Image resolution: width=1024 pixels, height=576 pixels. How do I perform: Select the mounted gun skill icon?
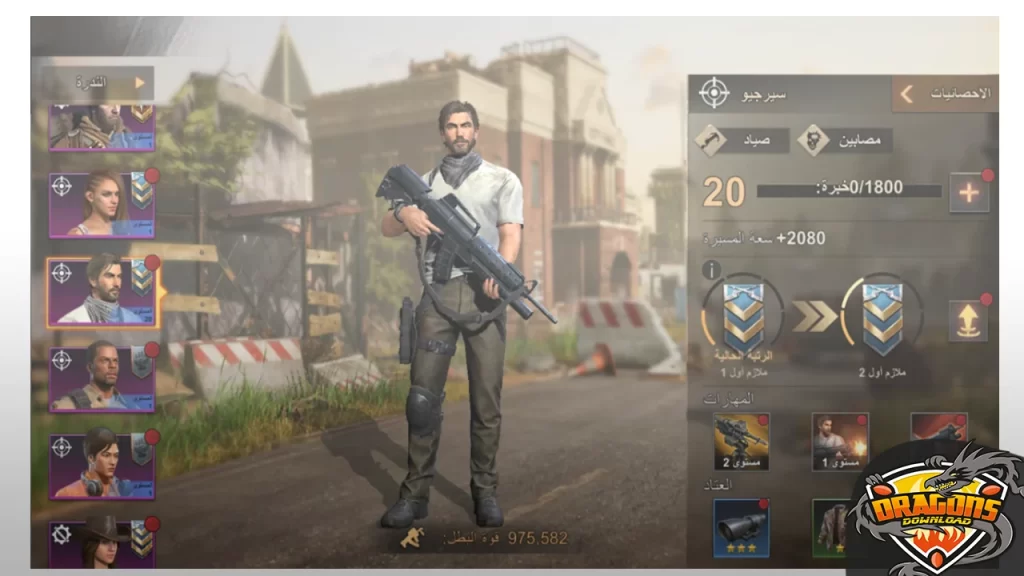(741, 440)
